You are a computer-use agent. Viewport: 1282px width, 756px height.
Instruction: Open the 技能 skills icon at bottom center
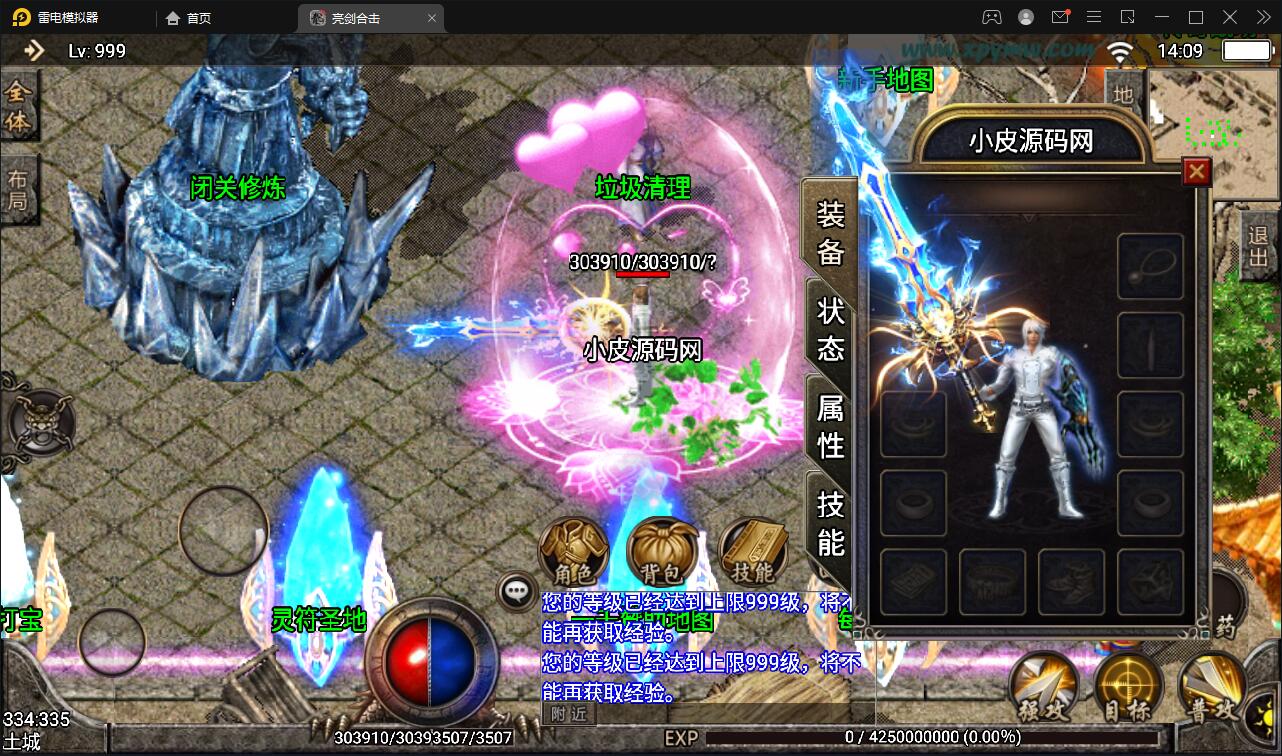tap(752, 548)
